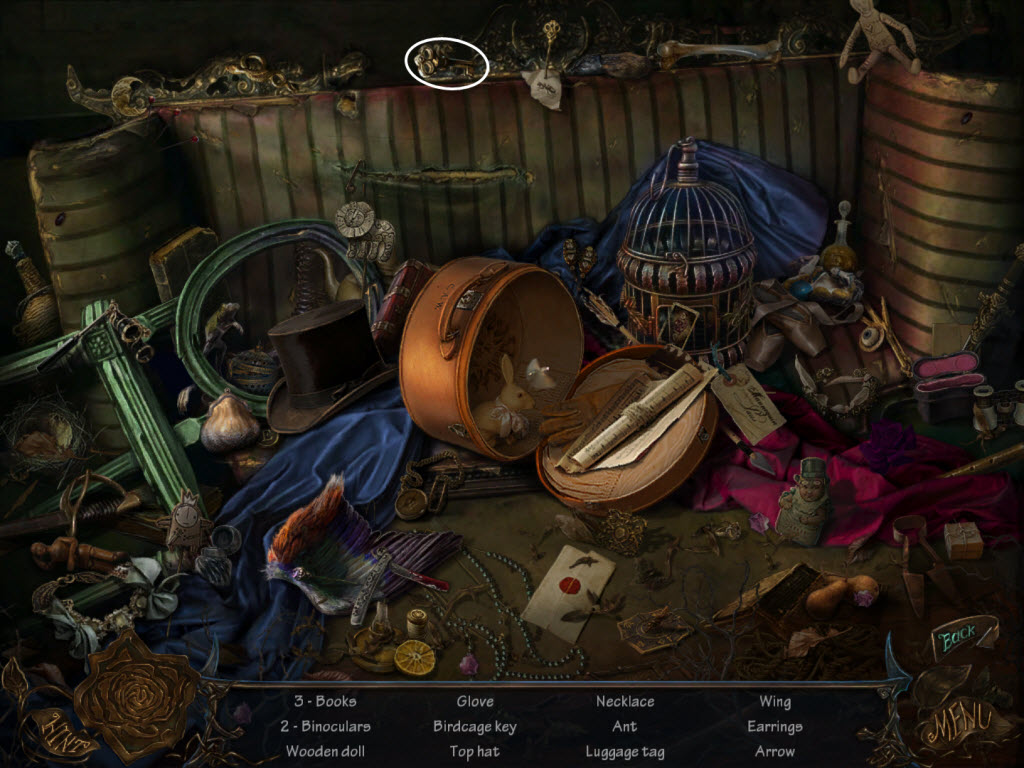1024x768 pixels.
Task: Click the "Glove" list entry
Action: tap(475, 701)
